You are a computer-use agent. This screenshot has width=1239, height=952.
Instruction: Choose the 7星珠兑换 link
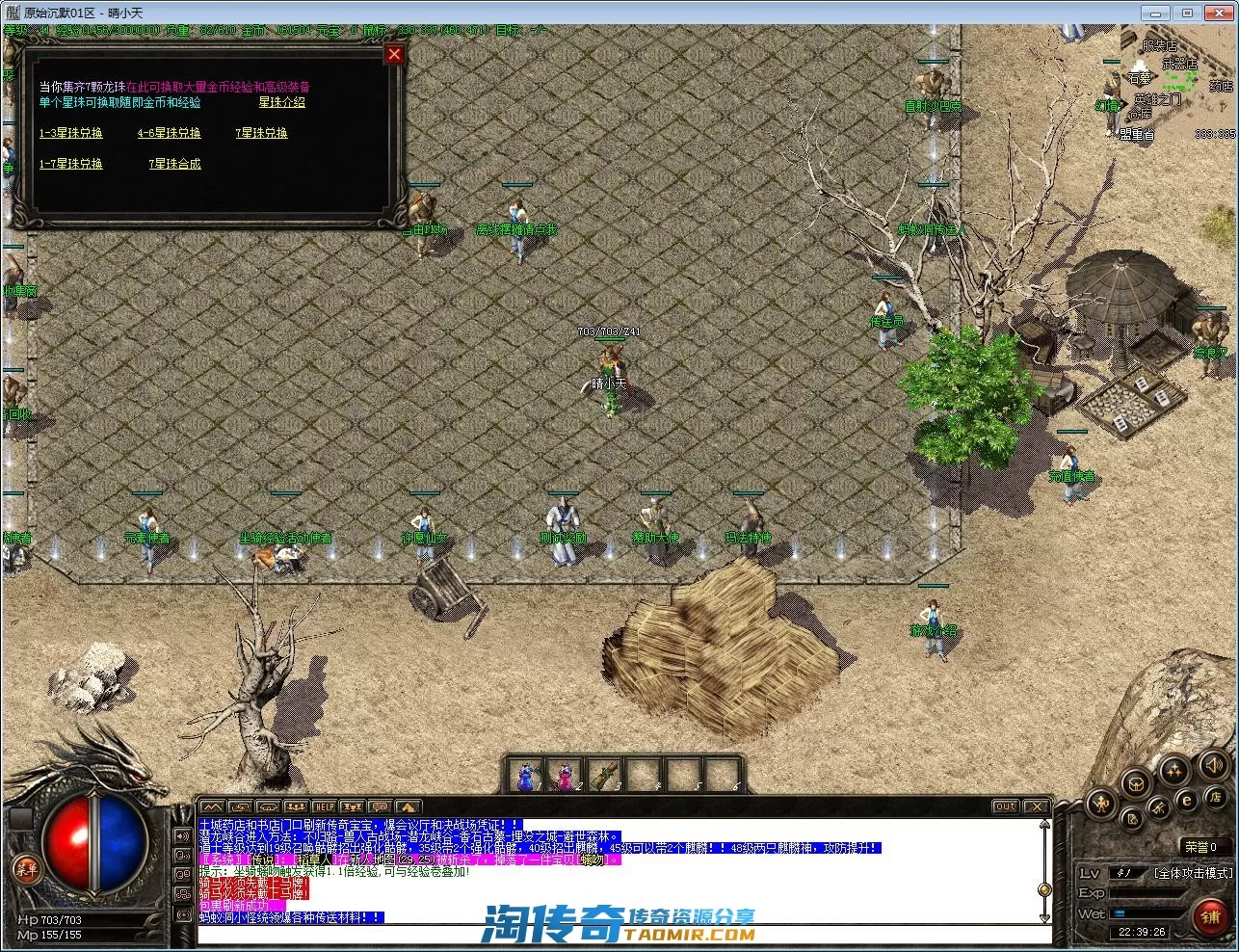261,133
